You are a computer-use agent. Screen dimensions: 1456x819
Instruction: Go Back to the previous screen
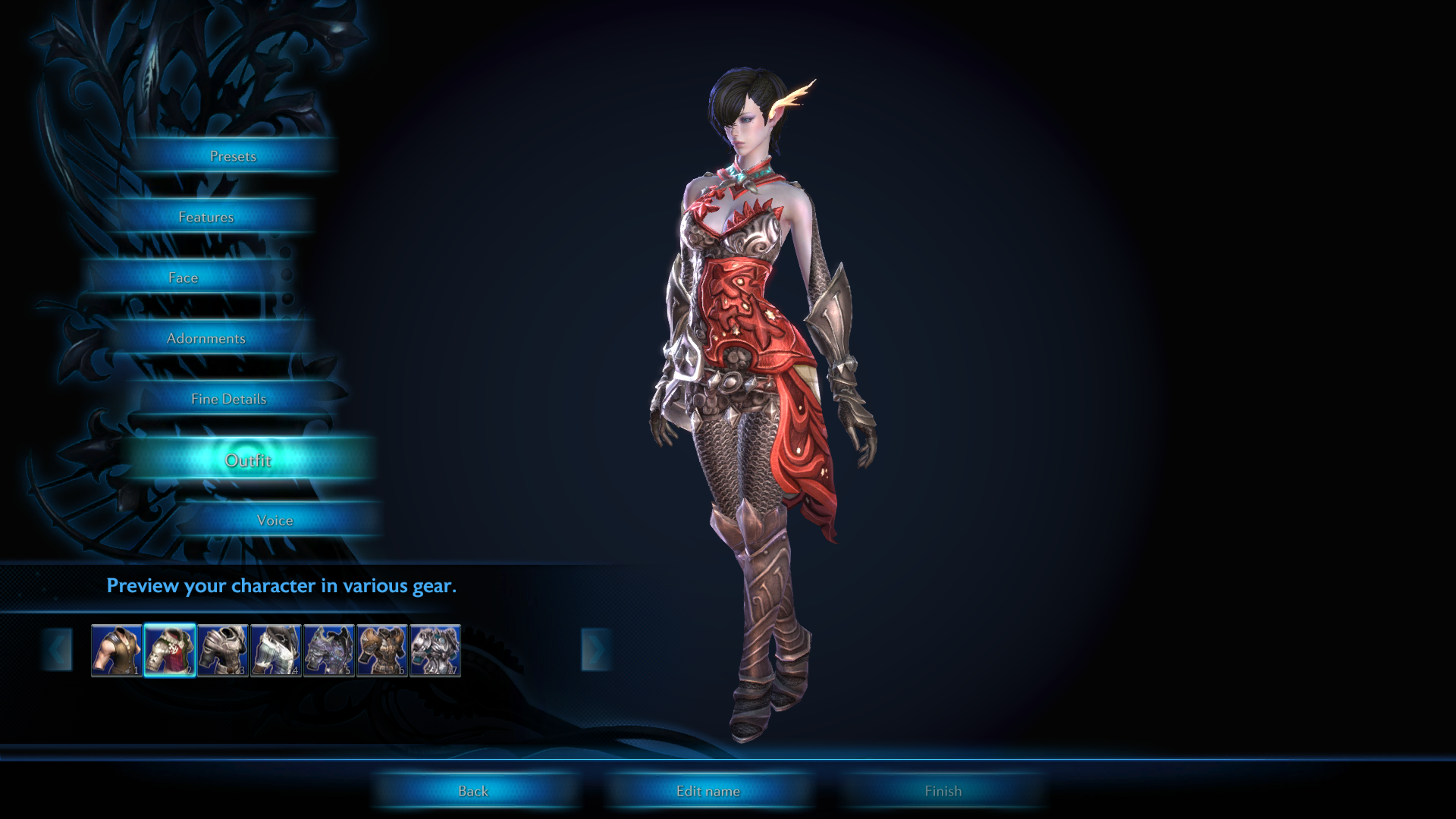[473, 791]
